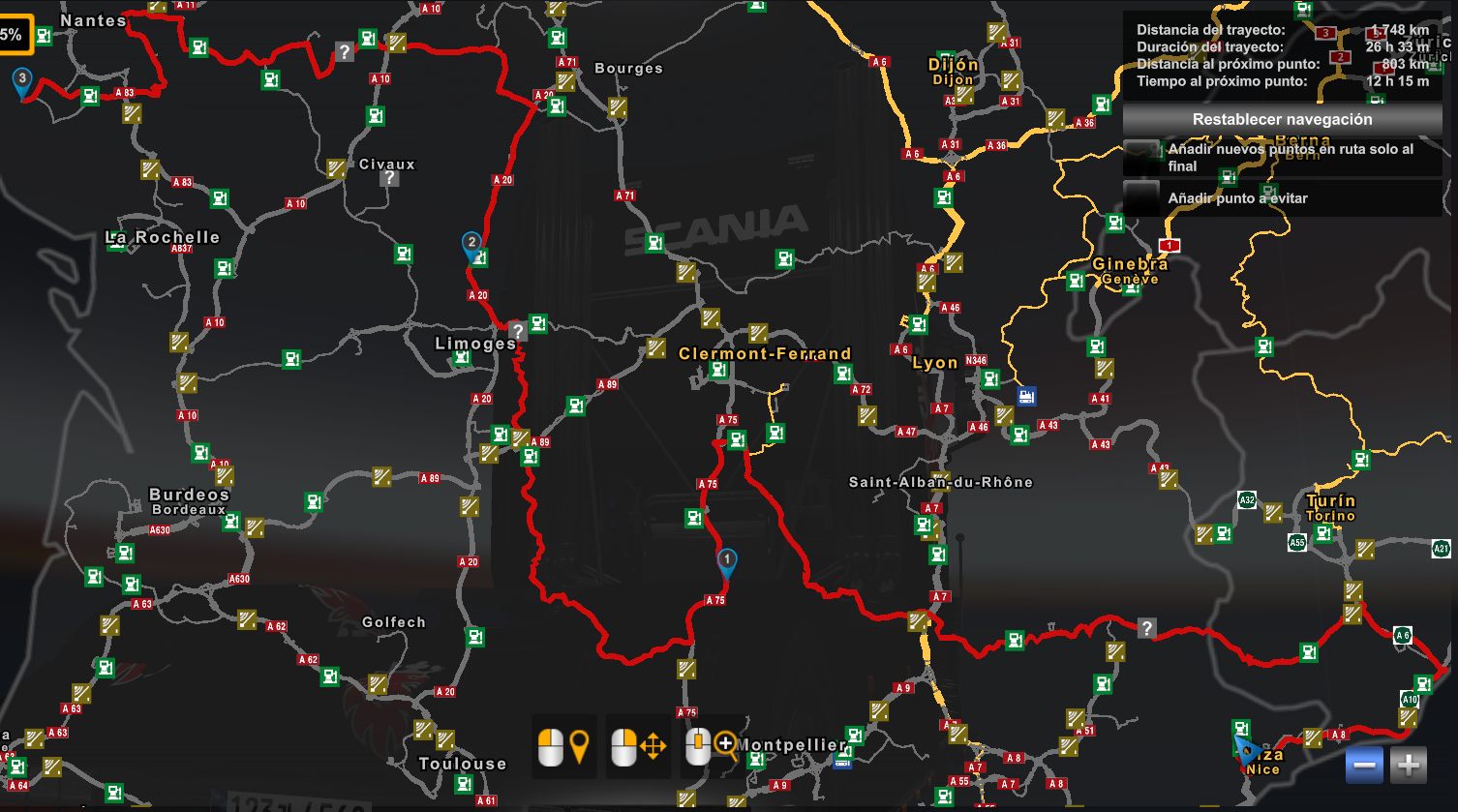1458x812 pixels.
Task: Click the question mark west of Turín
Action: click(x=1149, y=629)
